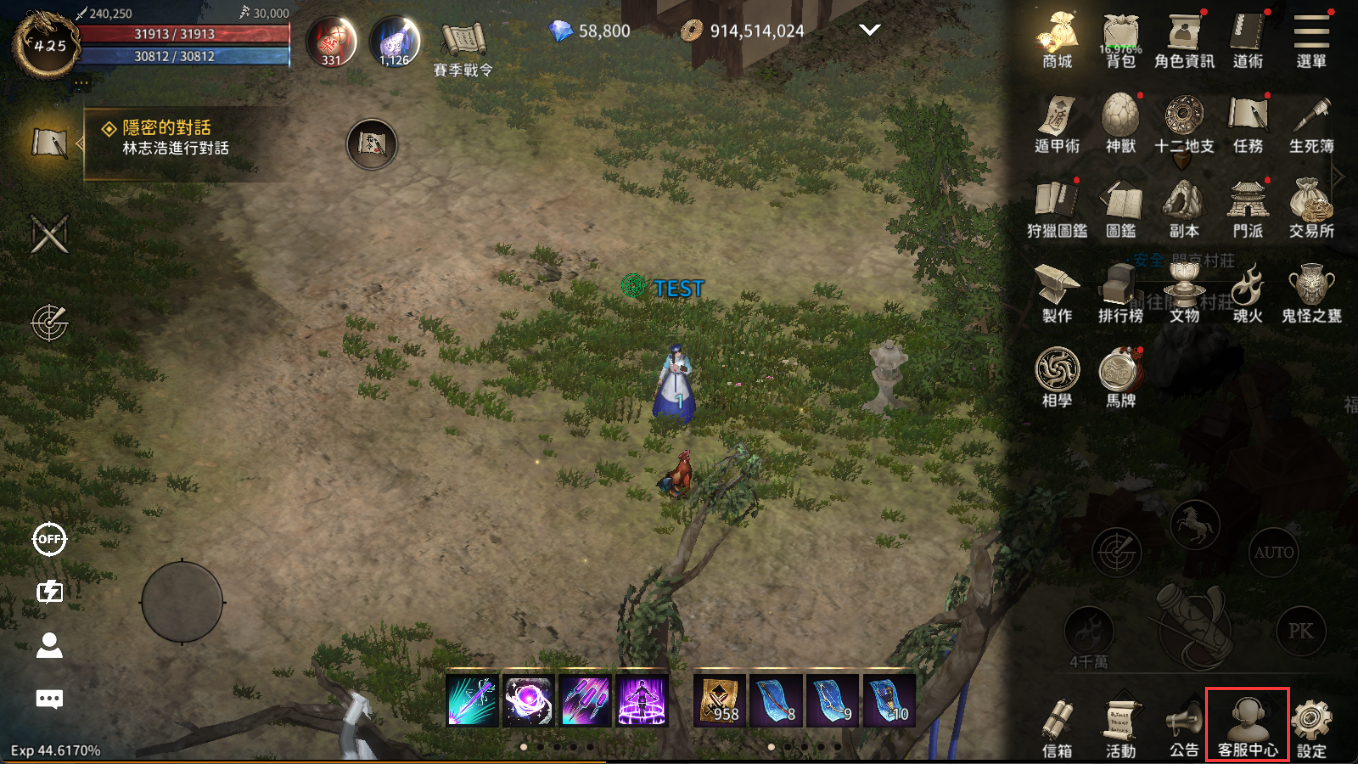The height and width of the screenshot is (764, 1358).
Task: Expand the currency bar dropdown arrow
Action: click(869, 31)
